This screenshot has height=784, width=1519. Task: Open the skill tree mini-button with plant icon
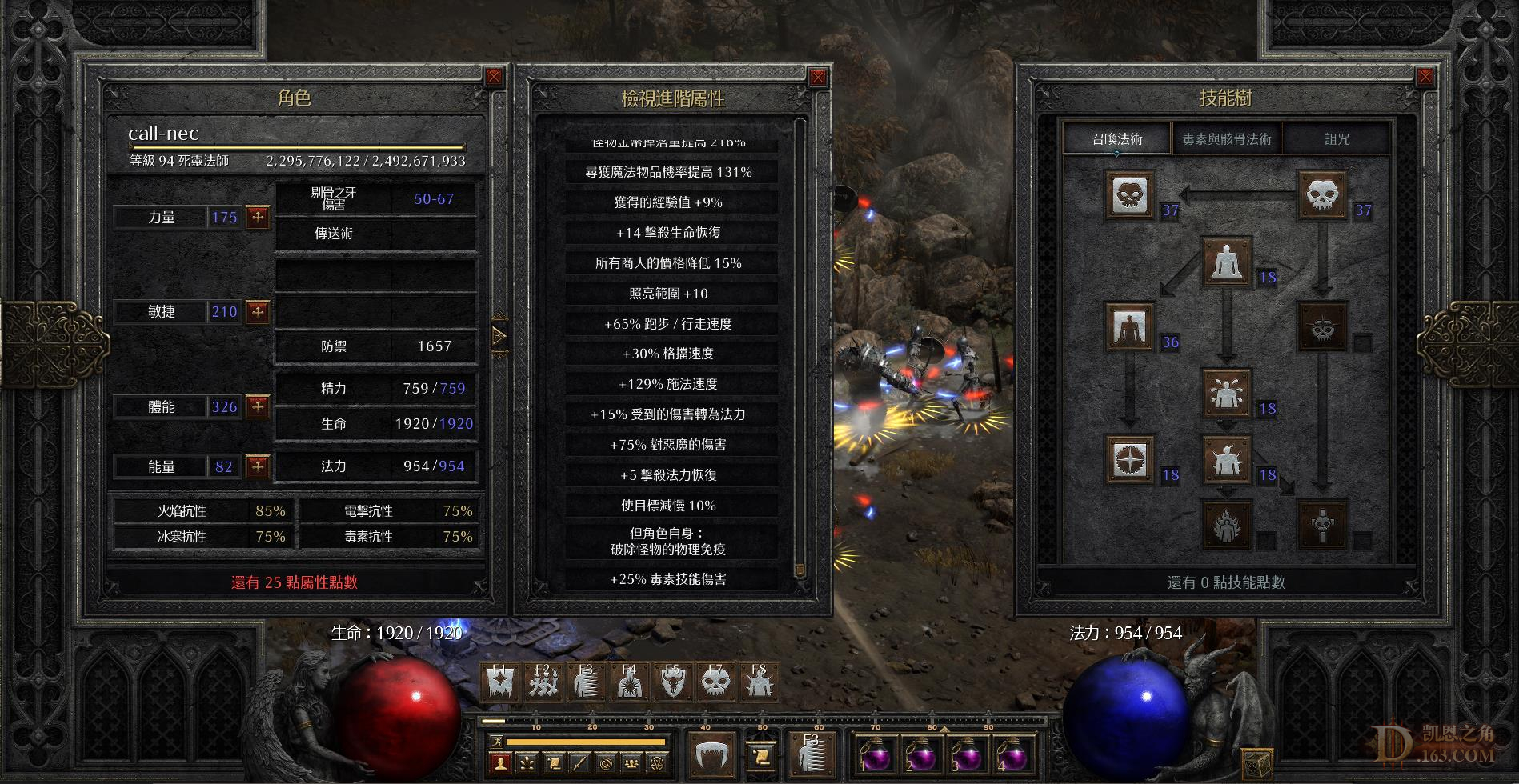pyautogui.click(x=527, y=763)
